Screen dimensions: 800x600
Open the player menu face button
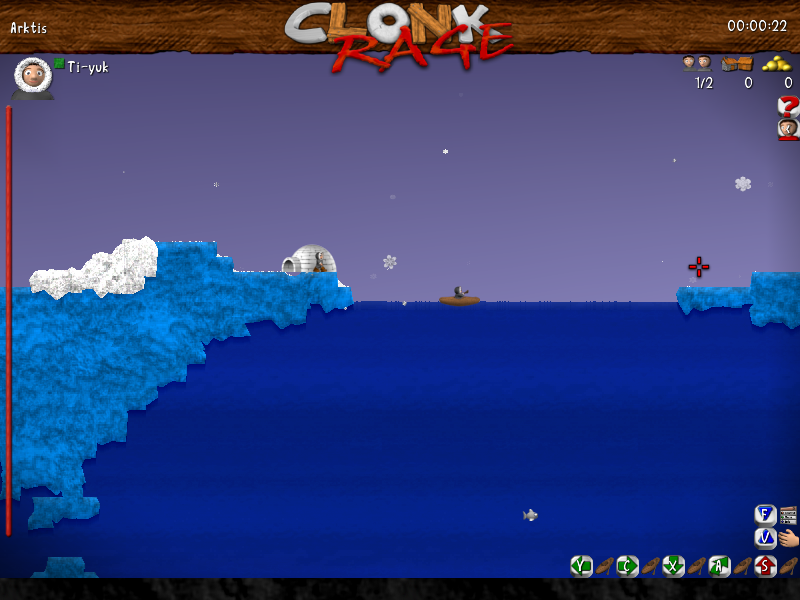pos(788,128)
